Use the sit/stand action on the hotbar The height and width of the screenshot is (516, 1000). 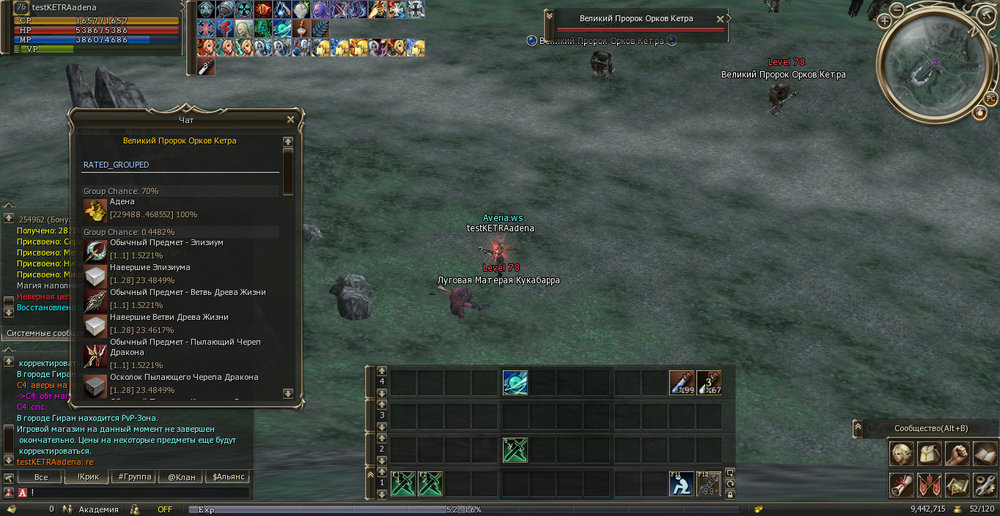682,483
